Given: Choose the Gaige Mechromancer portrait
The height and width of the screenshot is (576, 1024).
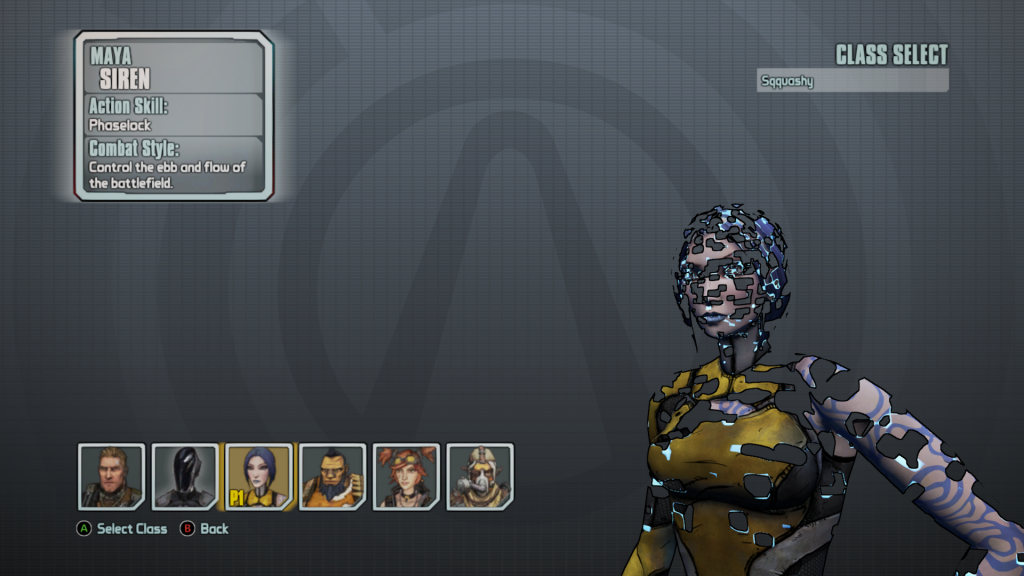Looking at the screenshot, I should [x=406, y=476].
